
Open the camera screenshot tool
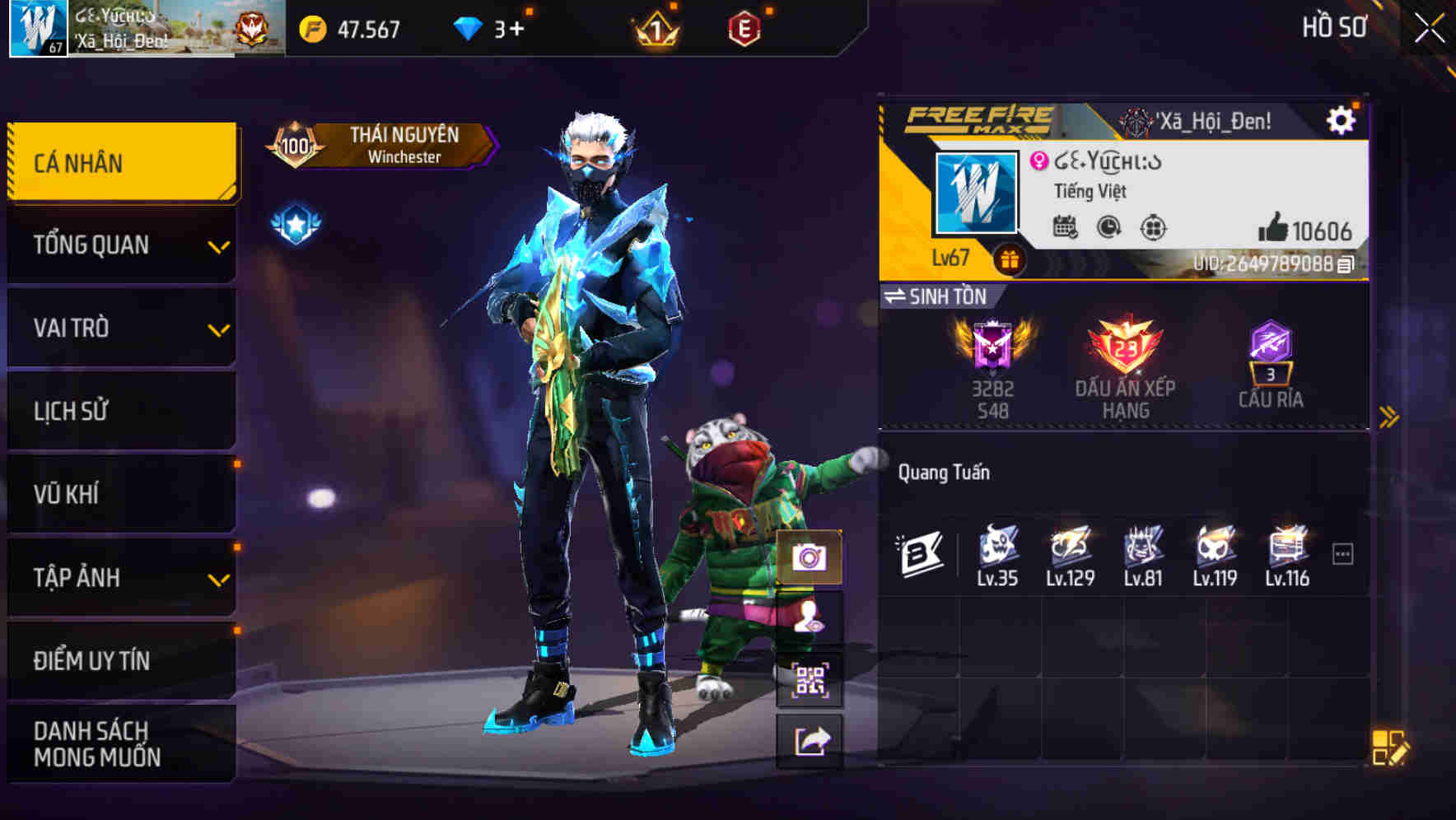tap(811, 559)
